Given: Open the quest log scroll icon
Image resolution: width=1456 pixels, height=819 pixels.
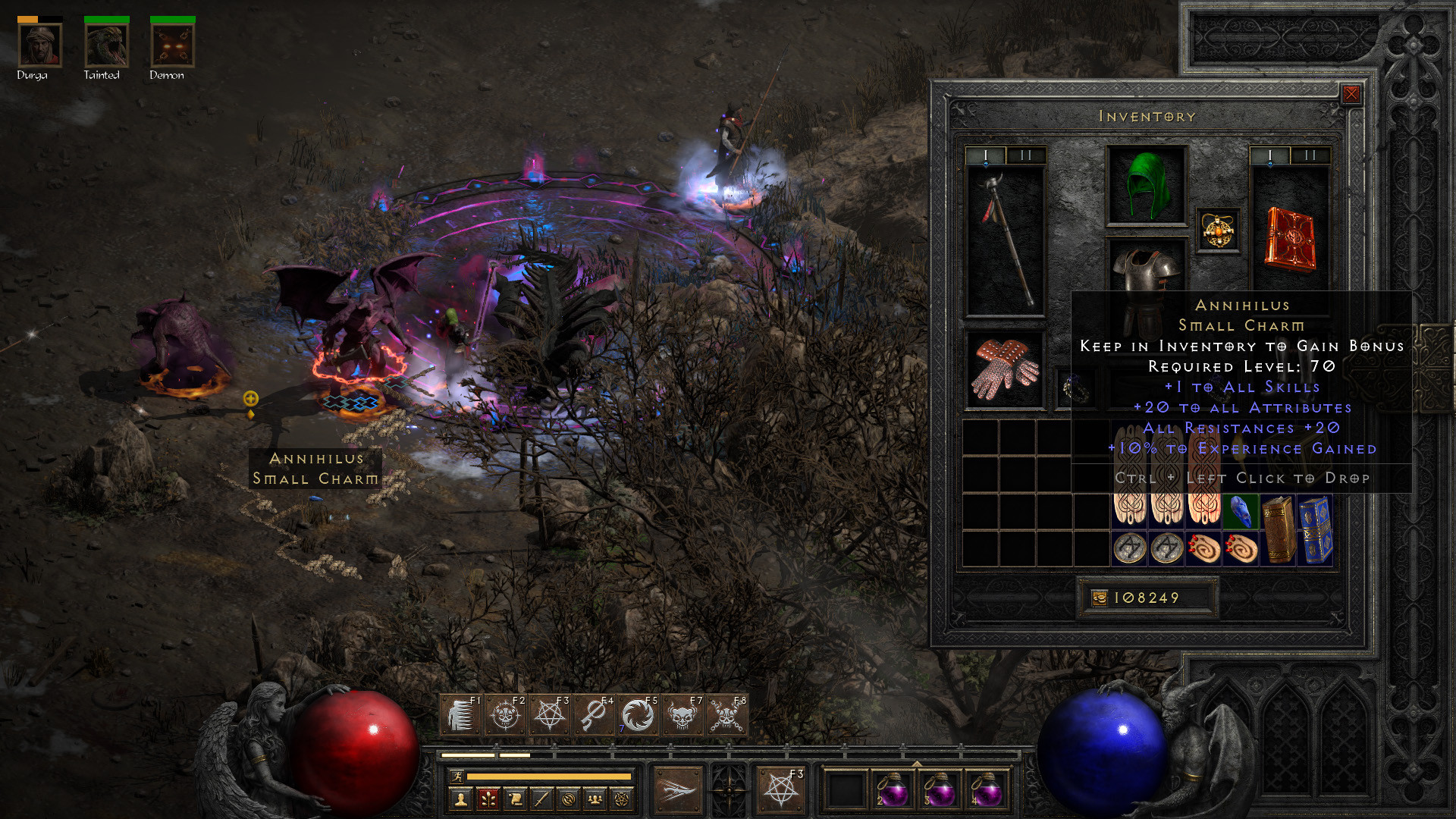Looking at the screenshot, I should click(x=514, y=800).
